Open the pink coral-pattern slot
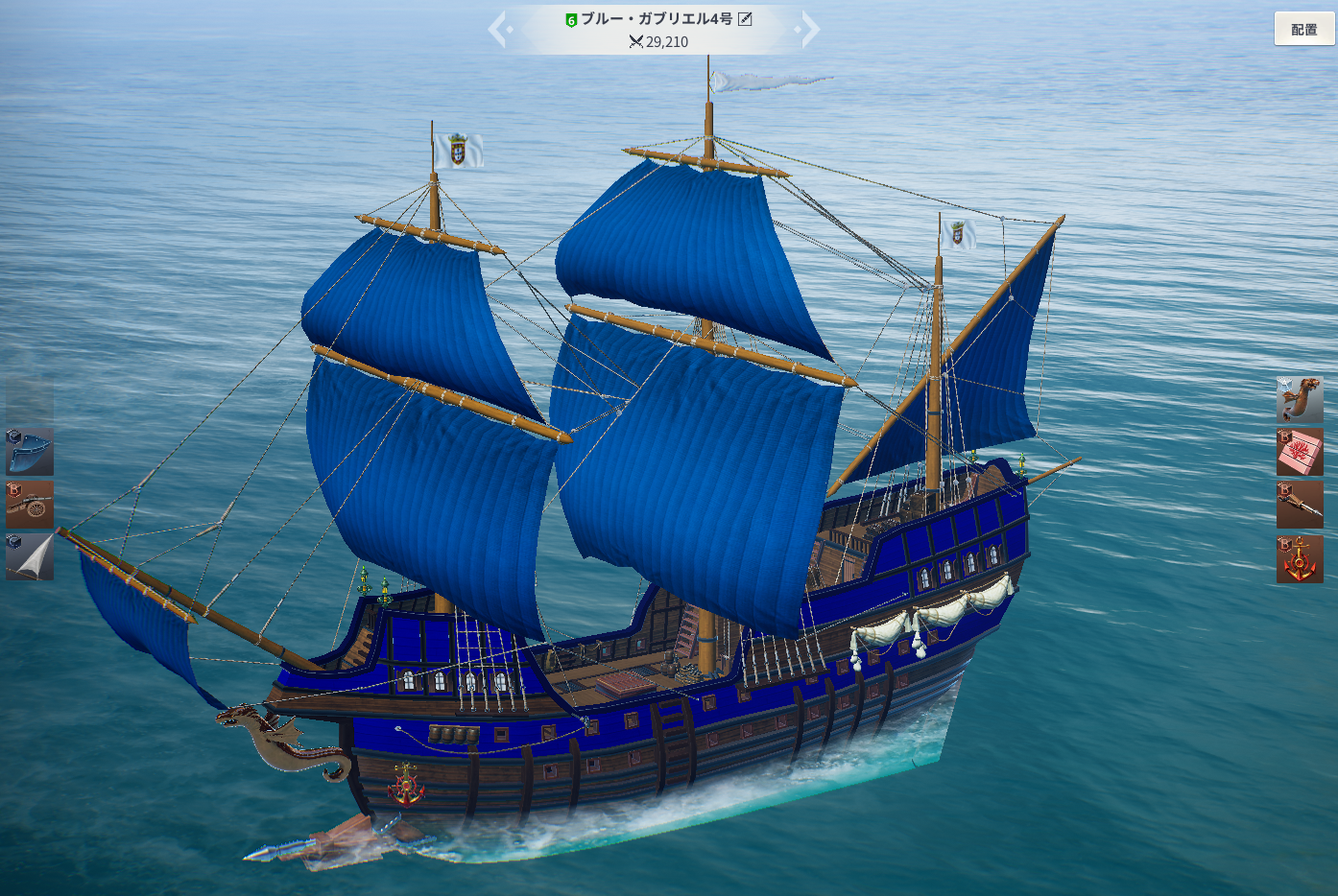Viewport: 1338px width, 896px height. (1300, 453)
